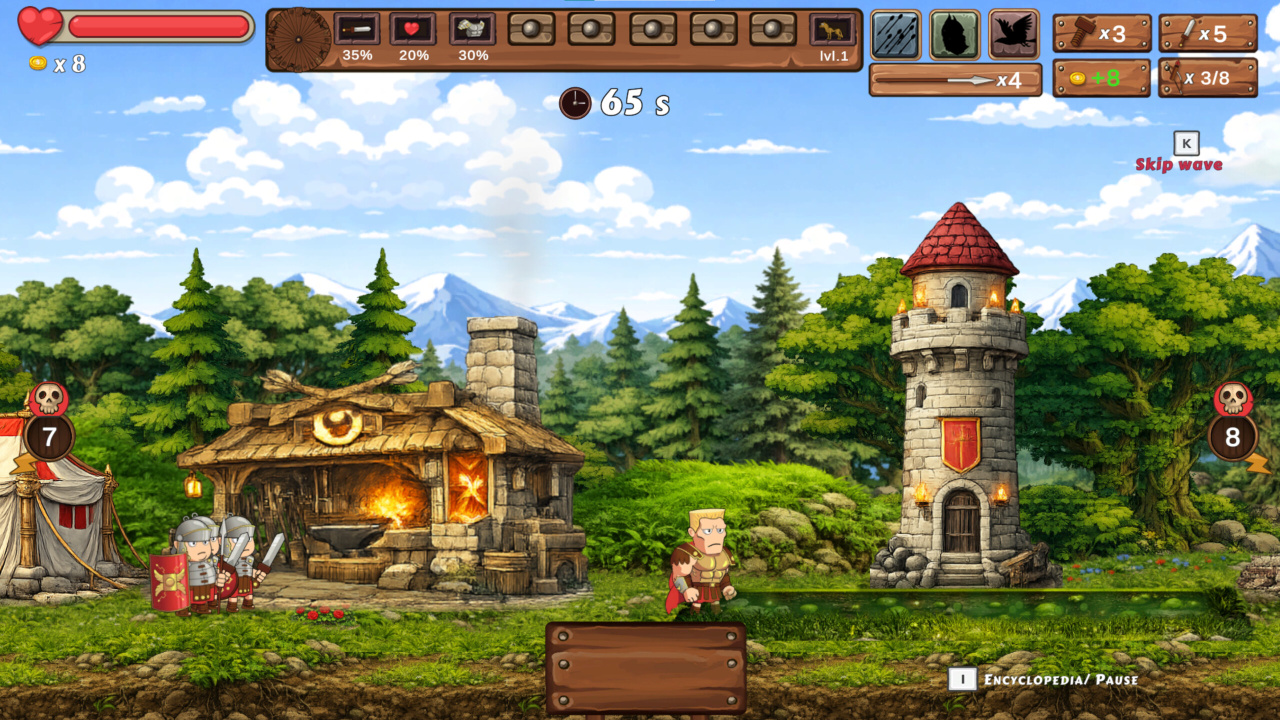Viewport: 1280px width, 720px height.
Task: Select the armor upgrade slot at 30%
Action: coord(472,29)
